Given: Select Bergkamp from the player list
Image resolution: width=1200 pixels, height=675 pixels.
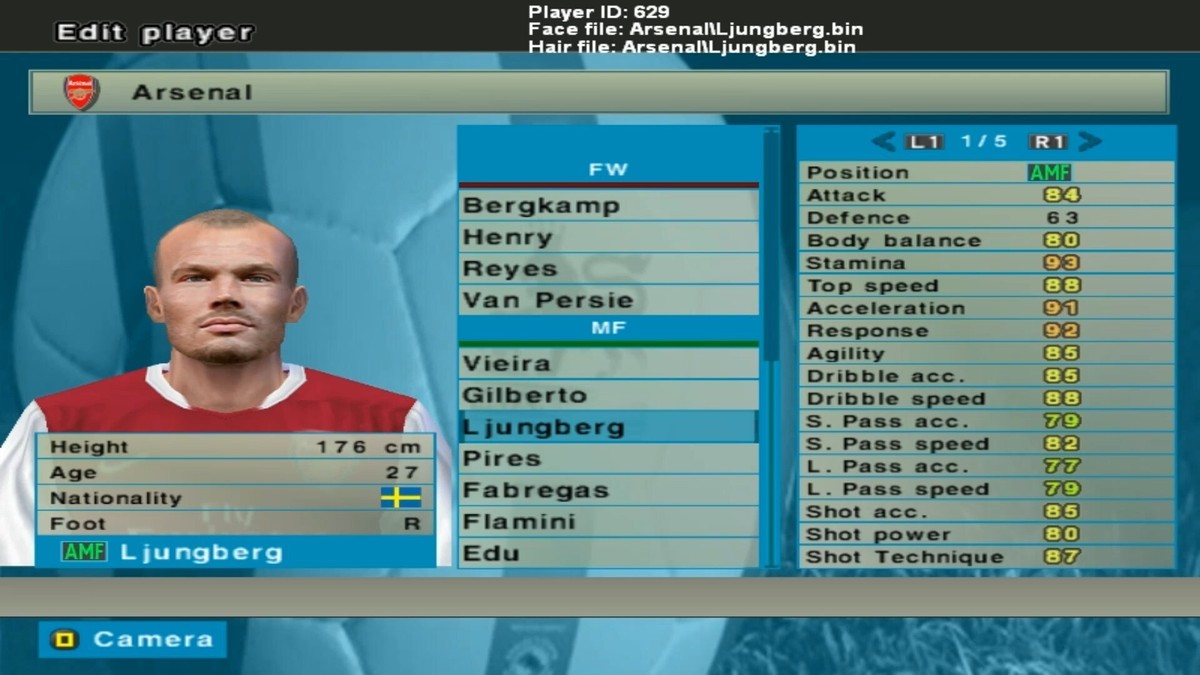Looking at the screenshot, I should coord(608,206).
